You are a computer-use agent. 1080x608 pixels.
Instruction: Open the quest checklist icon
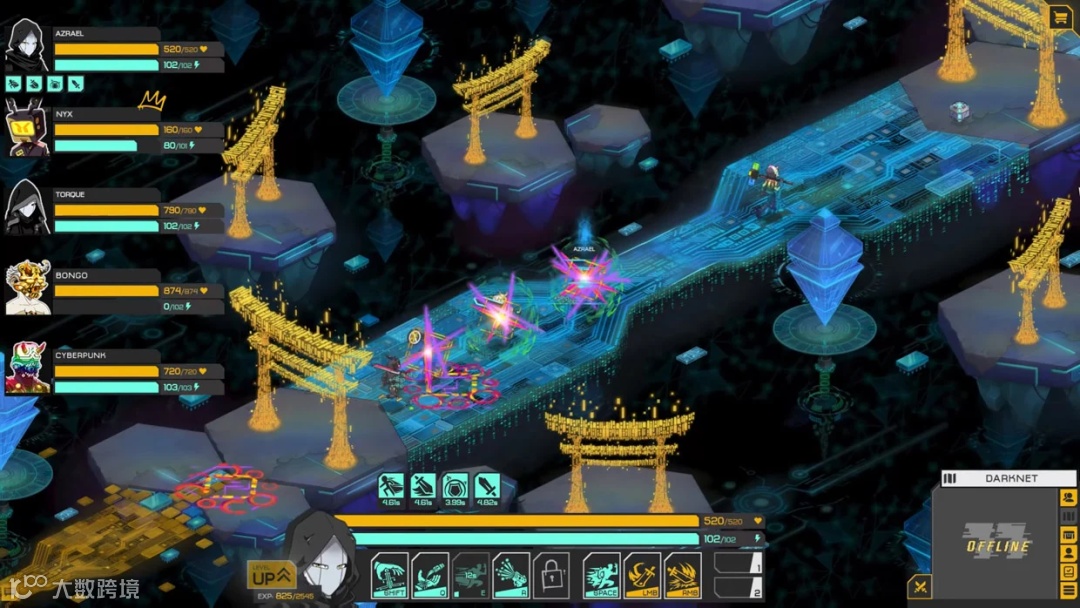click(x=1068, y=571)
